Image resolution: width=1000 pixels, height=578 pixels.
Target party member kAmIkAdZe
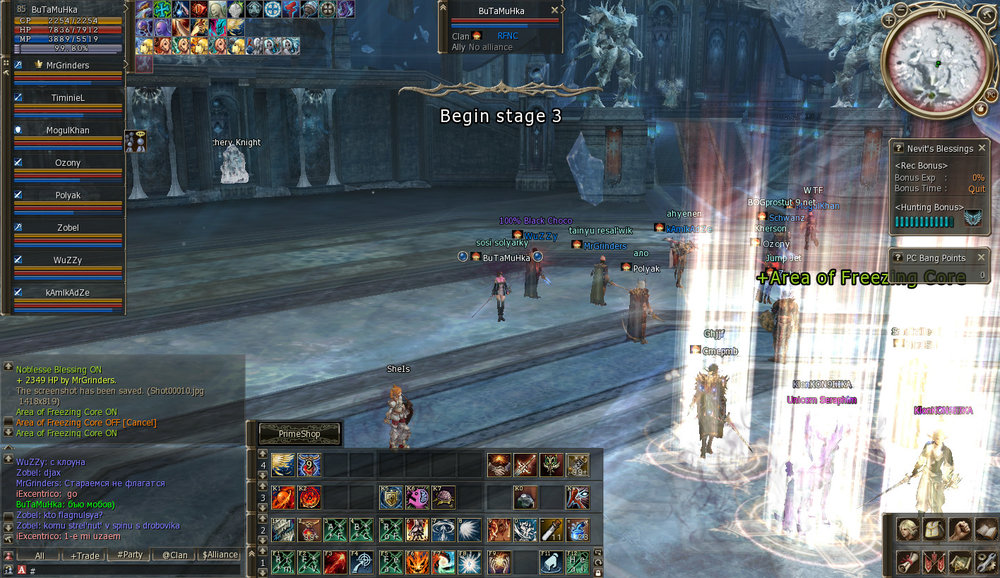click(x=68, y=292)
